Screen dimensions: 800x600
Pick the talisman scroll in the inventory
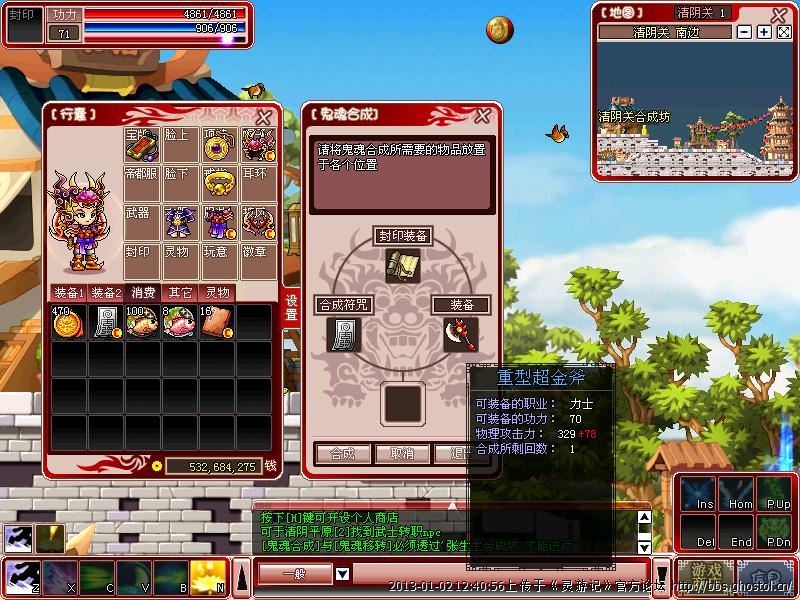[x=104, y=324]
